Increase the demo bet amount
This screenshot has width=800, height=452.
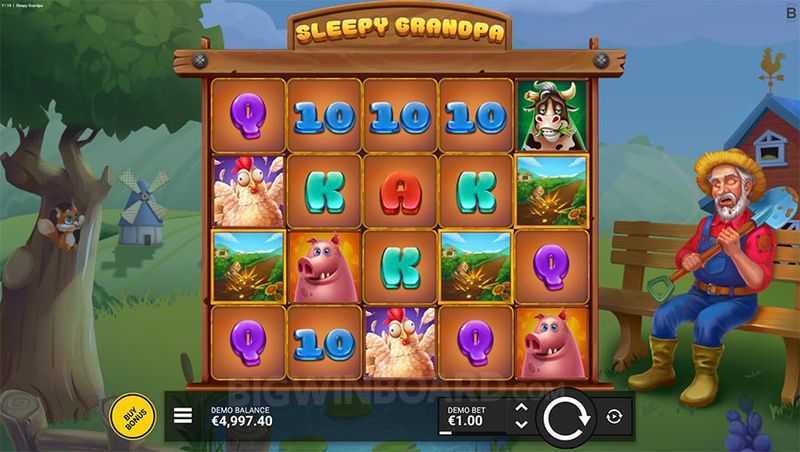520,408
